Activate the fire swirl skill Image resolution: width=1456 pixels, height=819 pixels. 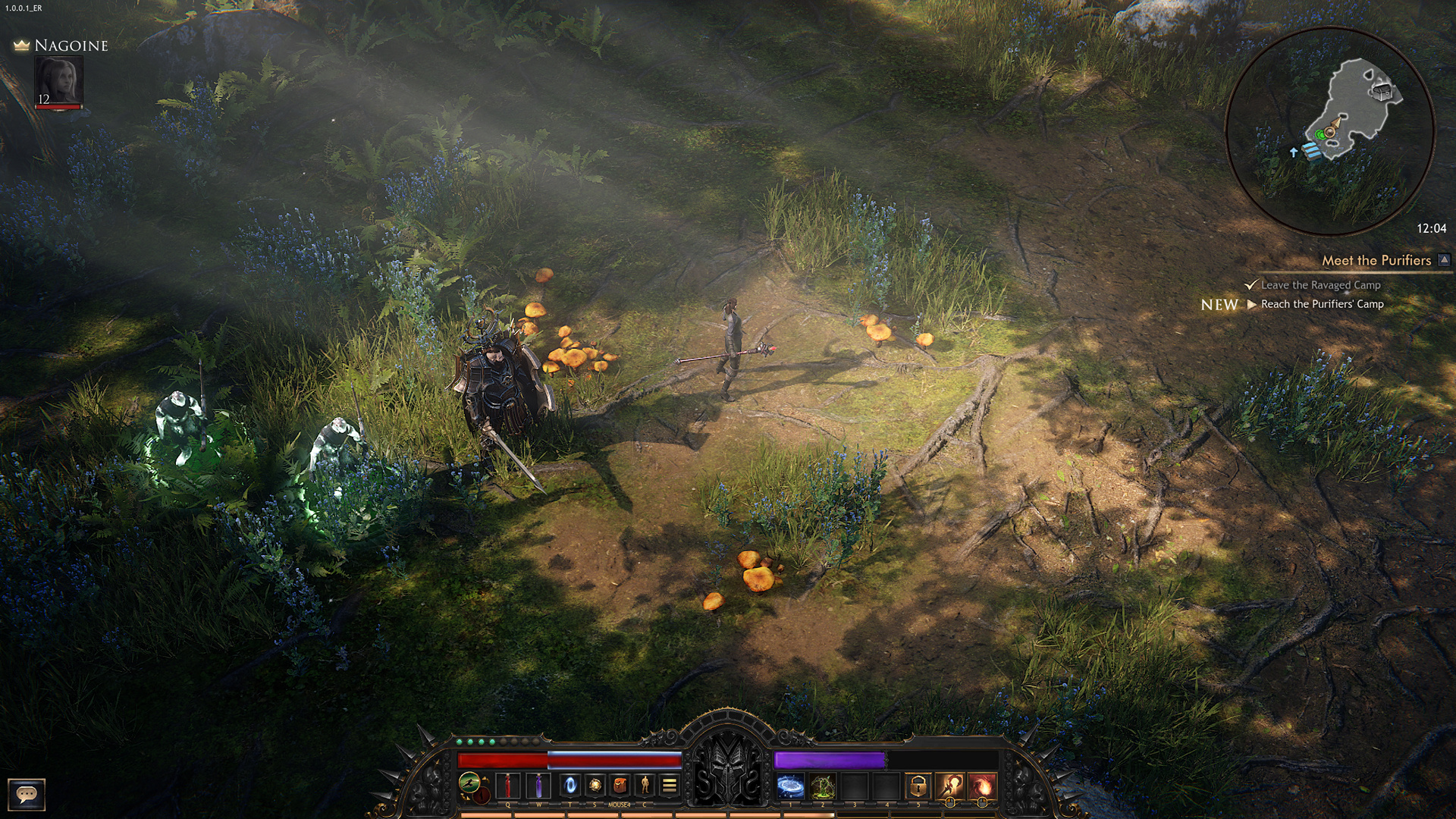tap(981, 786)
